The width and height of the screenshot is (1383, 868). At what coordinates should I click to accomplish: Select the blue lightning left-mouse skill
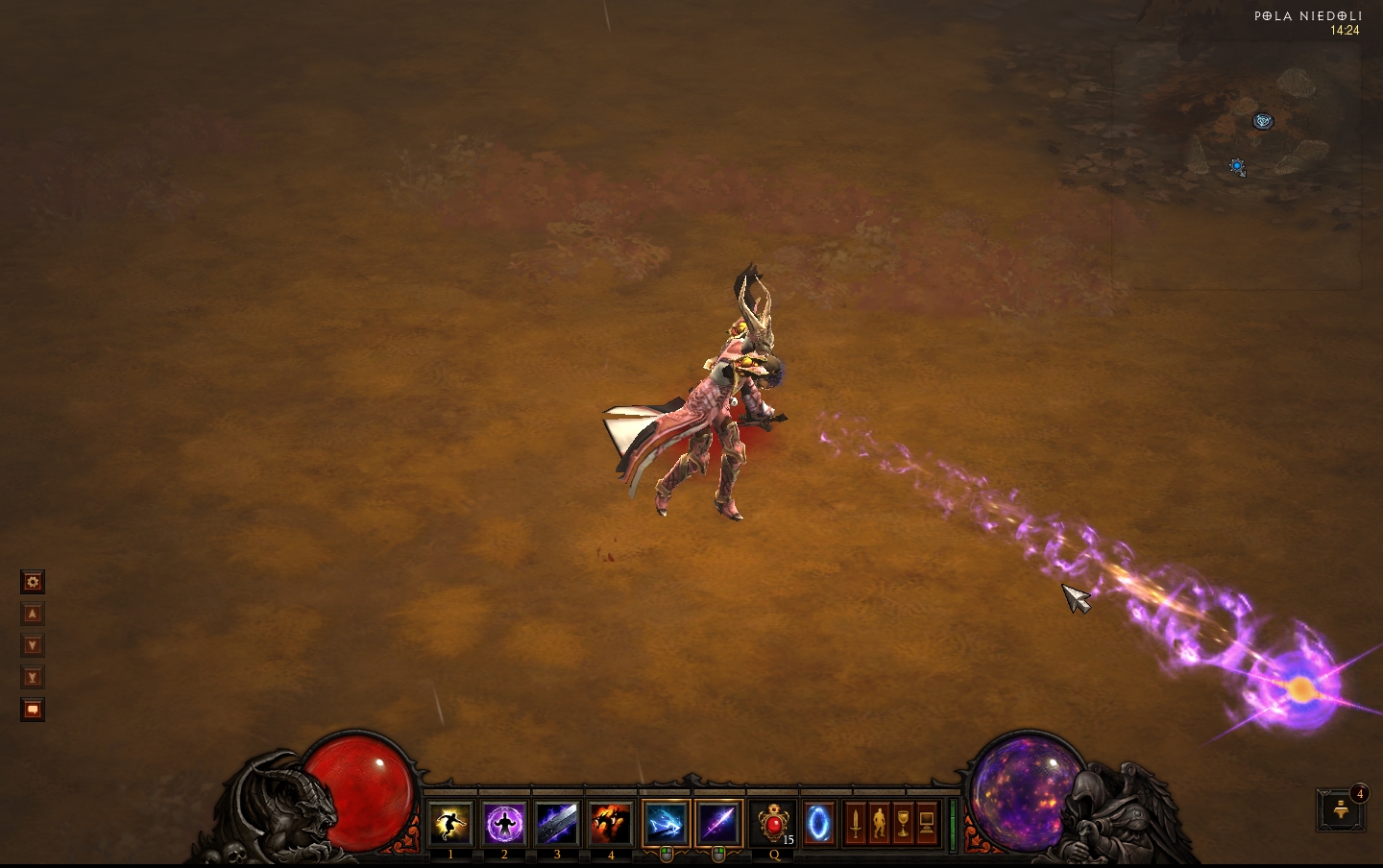[666, 824]
